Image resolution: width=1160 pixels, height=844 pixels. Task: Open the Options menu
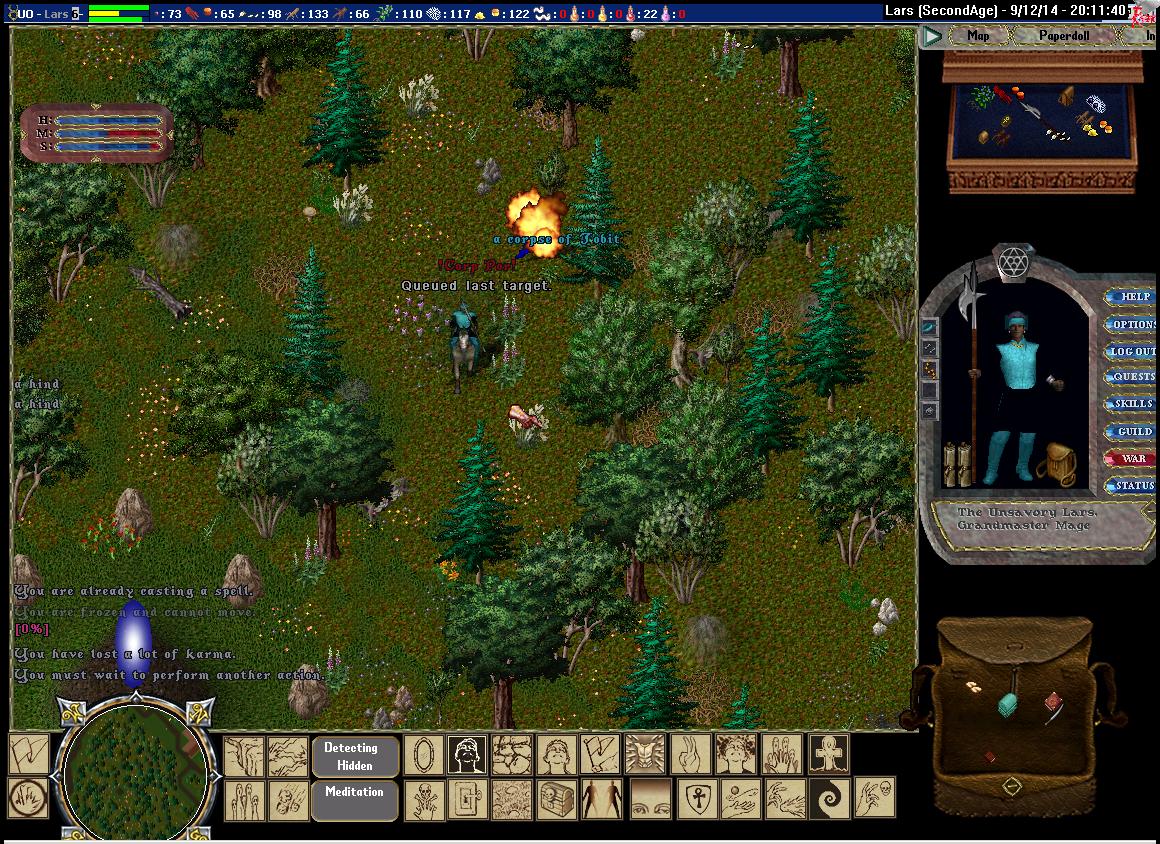point(1134,324)
